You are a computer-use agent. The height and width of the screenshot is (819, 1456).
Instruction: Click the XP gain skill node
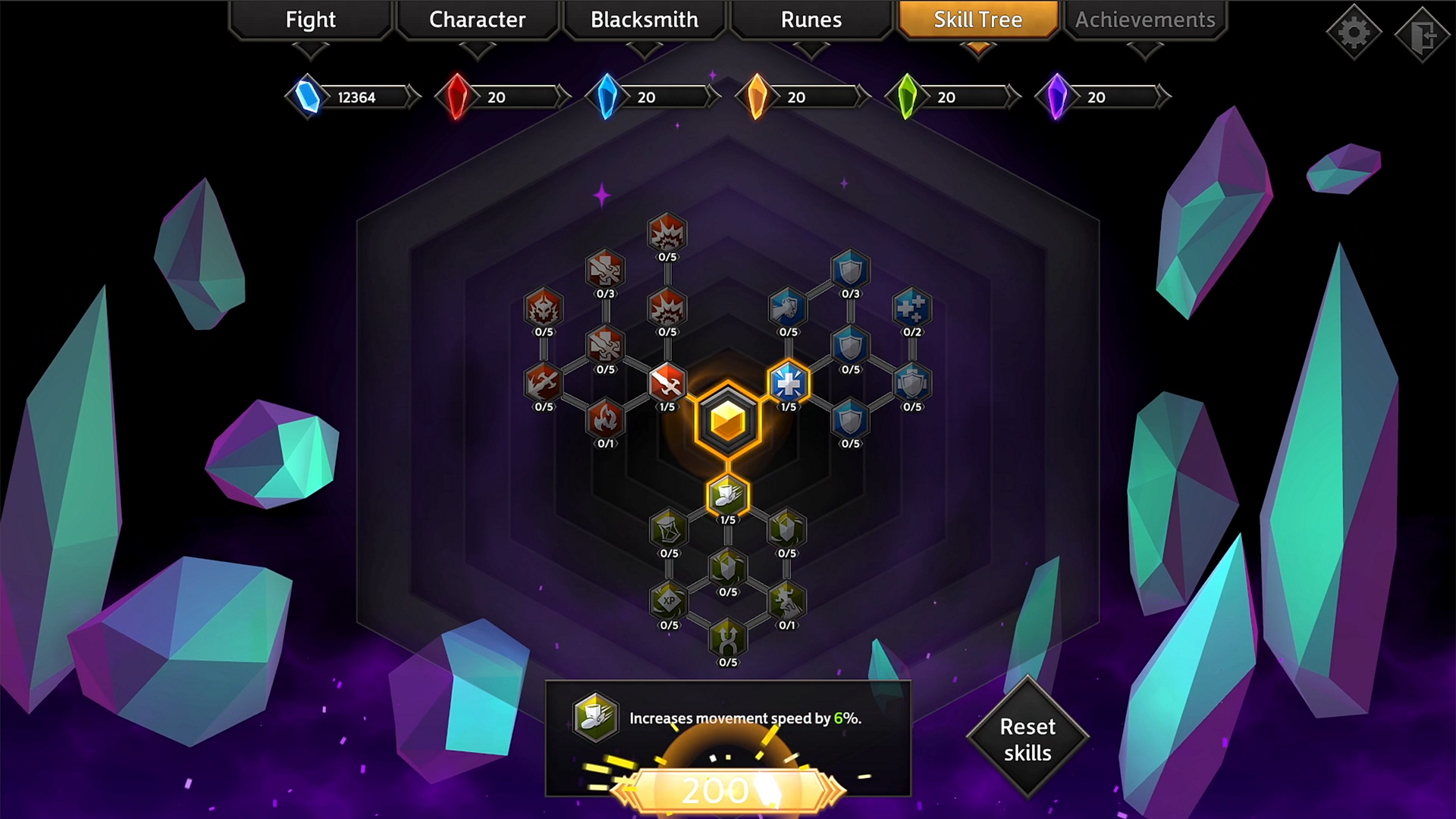667,603
